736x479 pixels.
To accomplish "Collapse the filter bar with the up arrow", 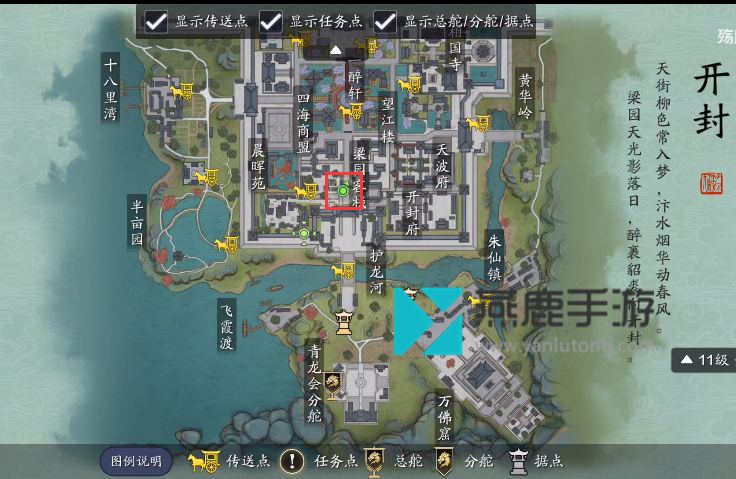I will point(336,49).
